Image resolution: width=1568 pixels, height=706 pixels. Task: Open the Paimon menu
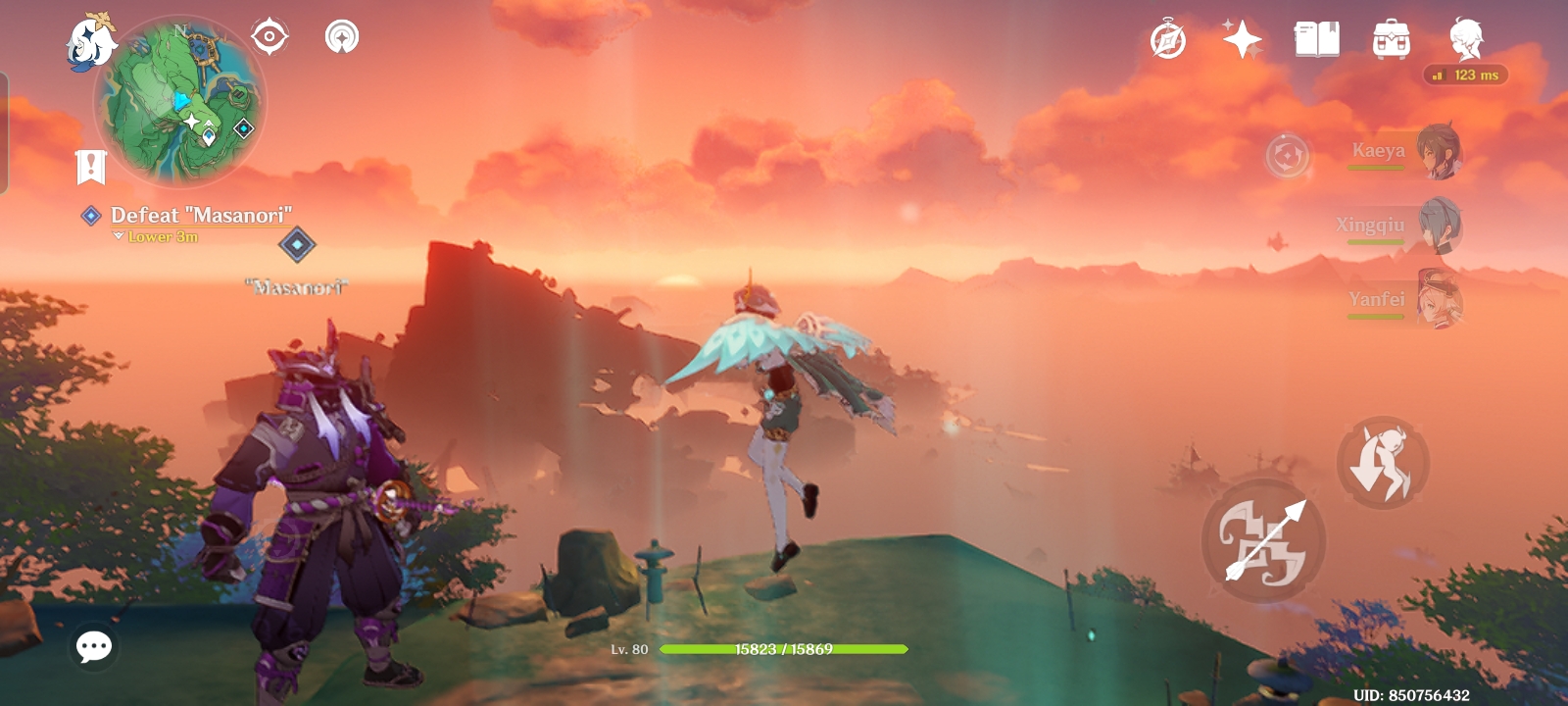point(91,39)
